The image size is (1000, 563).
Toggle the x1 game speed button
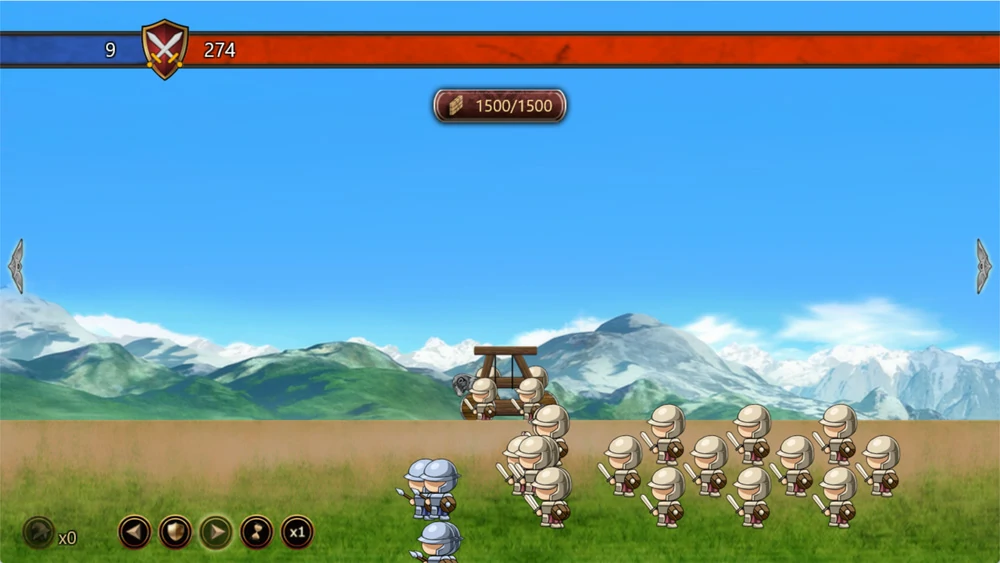click(297, 531)
